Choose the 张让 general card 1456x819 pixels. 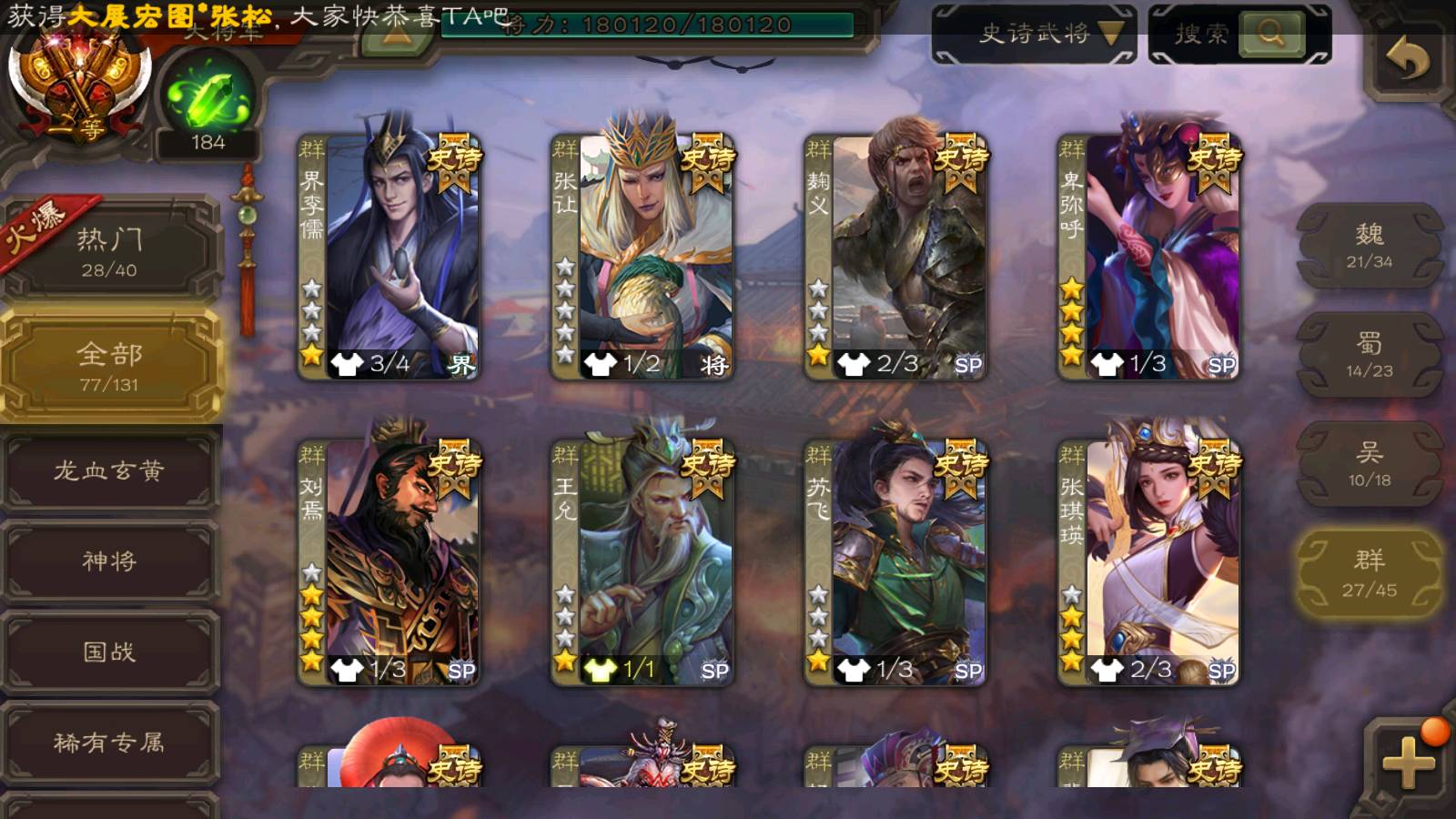pyautogui.click(x=642, y=257)
